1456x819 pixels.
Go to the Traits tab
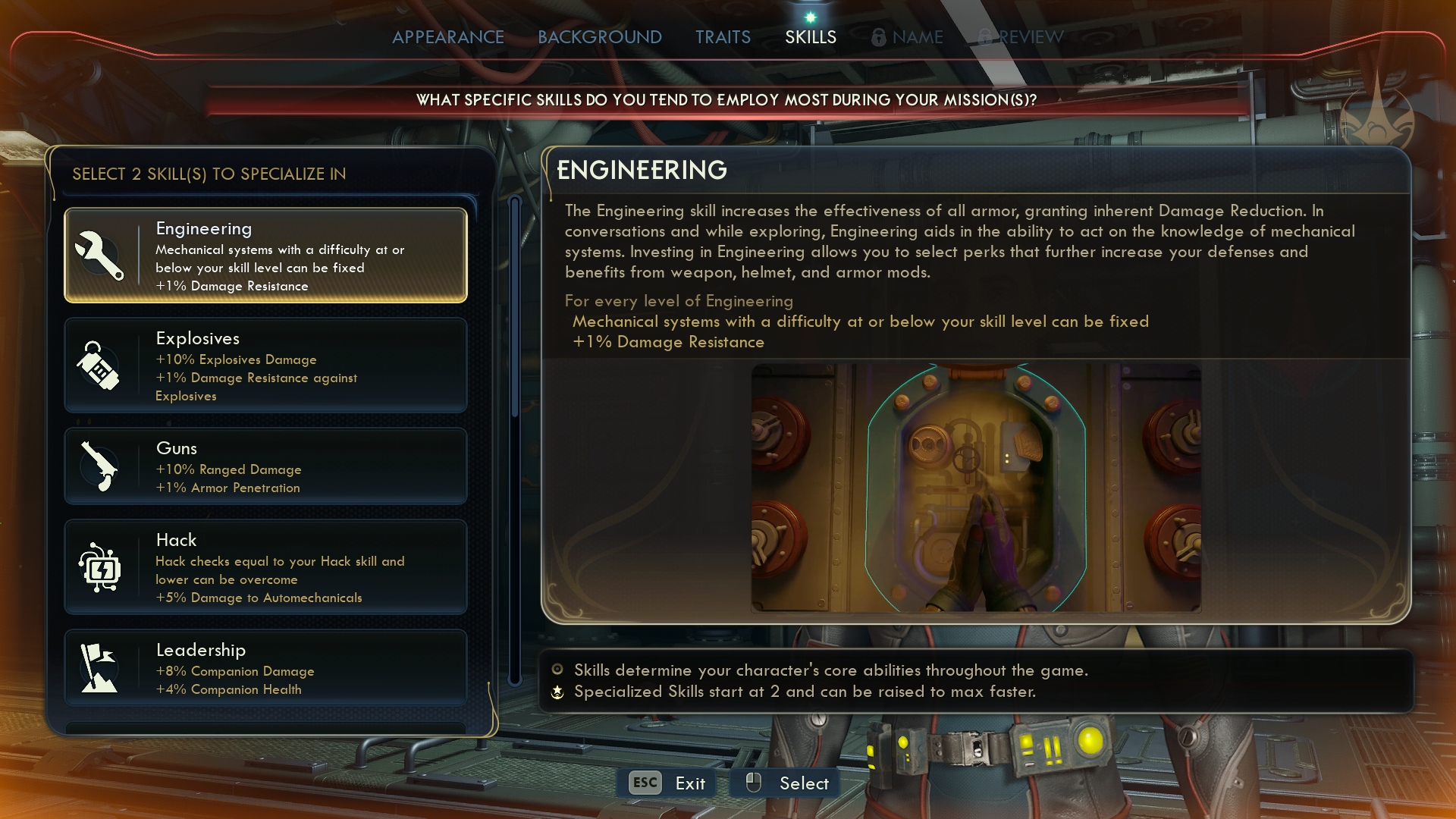[723, 37]
